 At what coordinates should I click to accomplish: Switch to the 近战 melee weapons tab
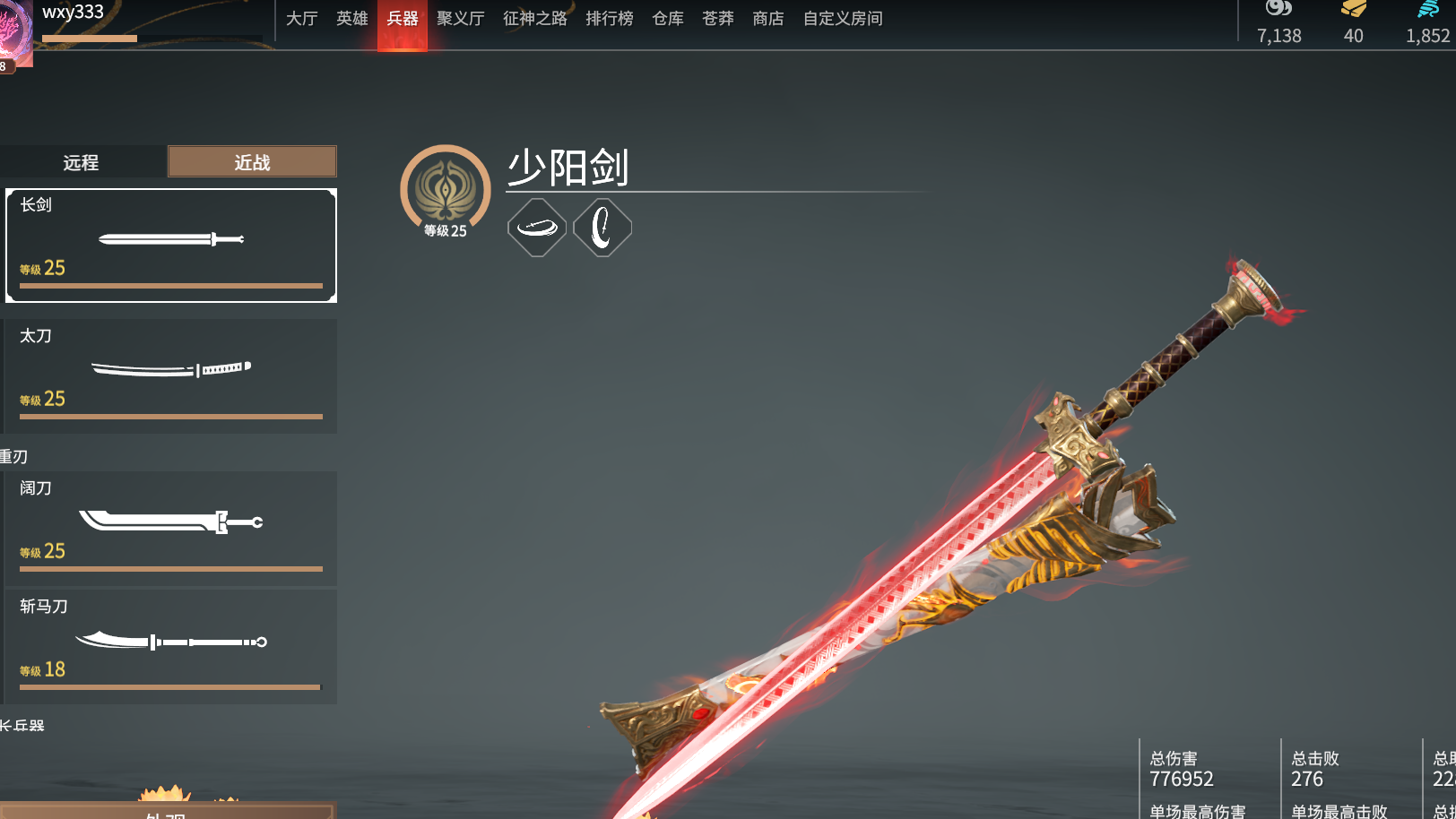(x=252, y=162)
